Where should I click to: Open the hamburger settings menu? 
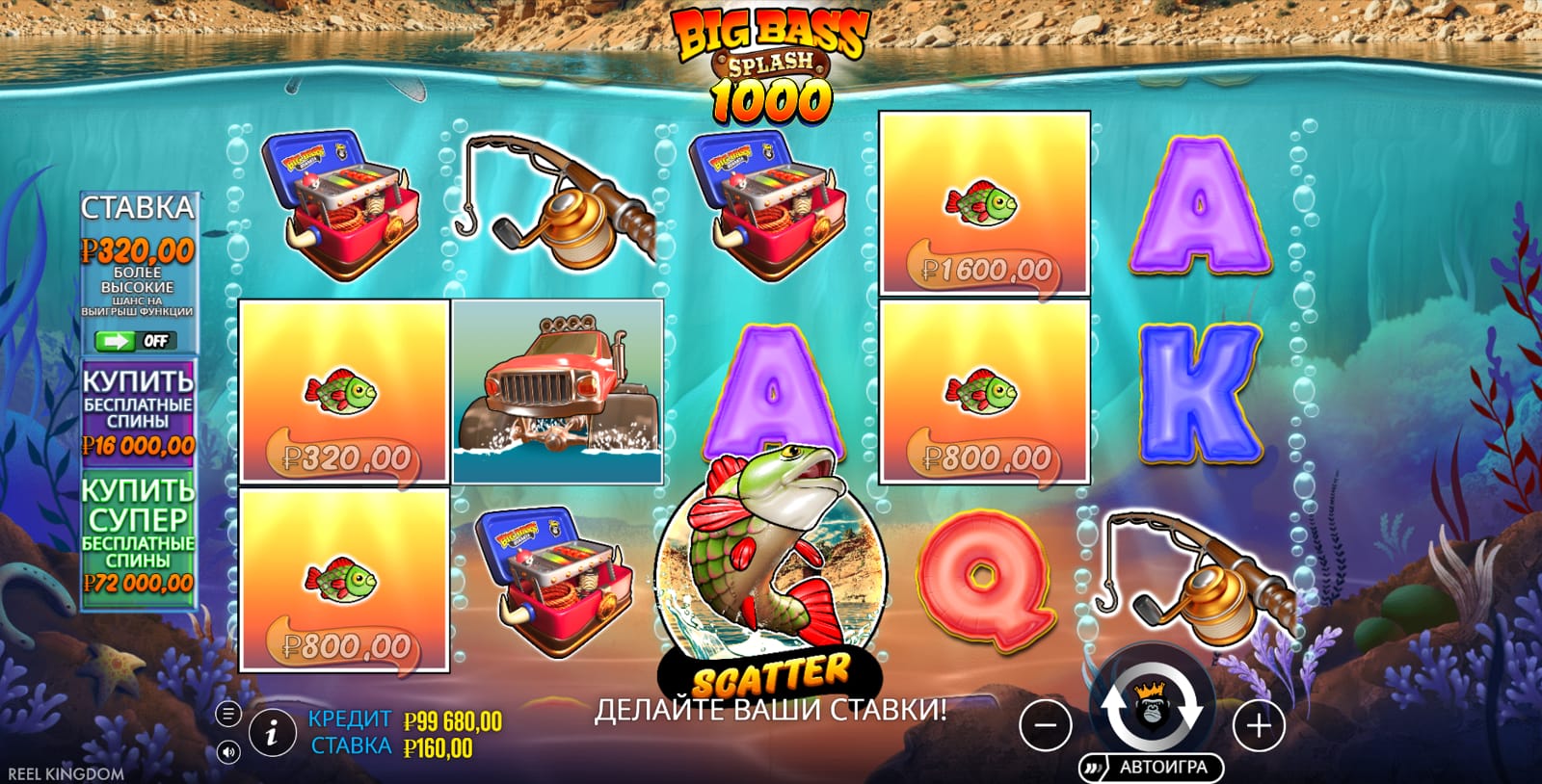pos(228,714)
